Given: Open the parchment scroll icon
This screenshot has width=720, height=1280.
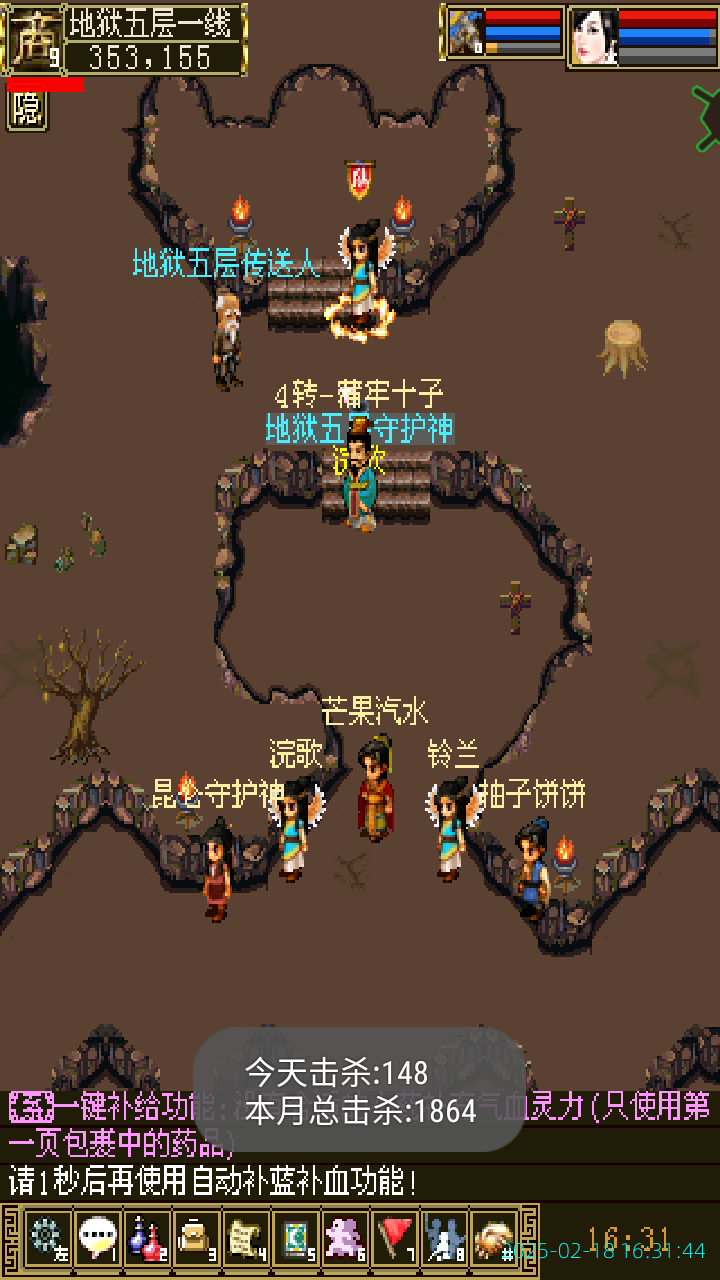Looking at the screenshot, I should tap(245, 1239).
